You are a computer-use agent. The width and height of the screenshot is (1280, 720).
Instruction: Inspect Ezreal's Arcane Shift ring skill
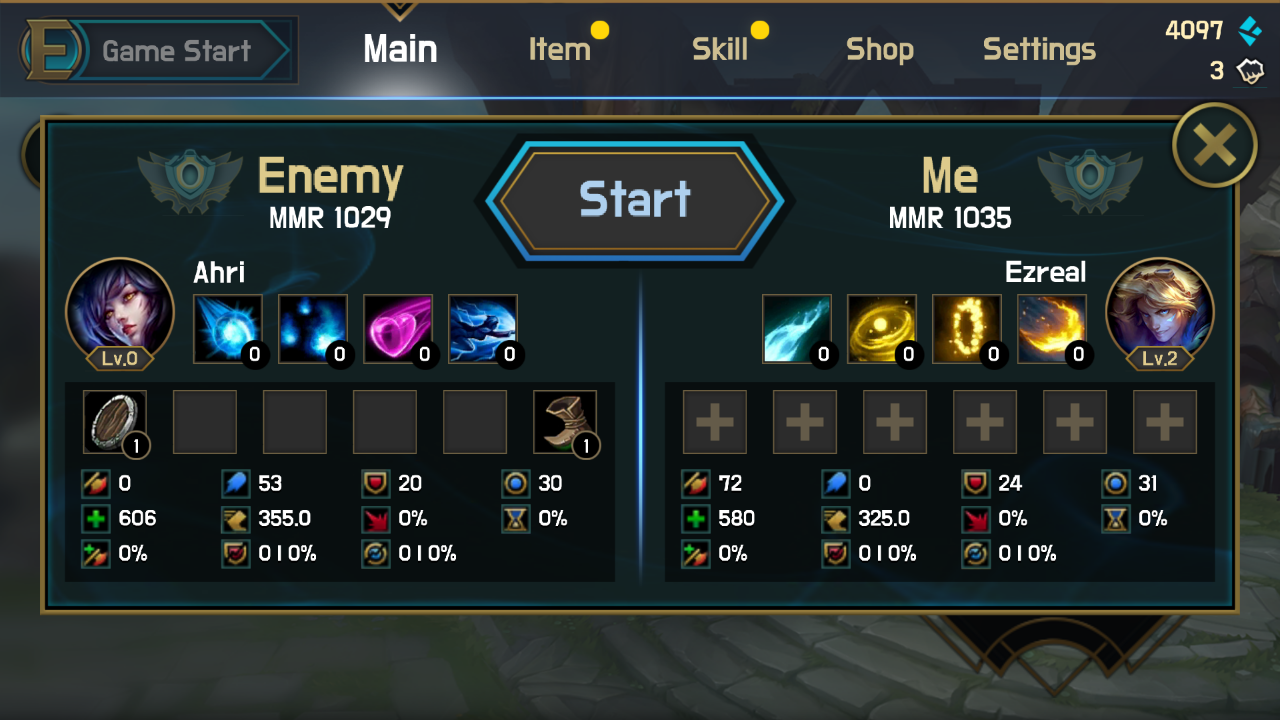[966, 329]
